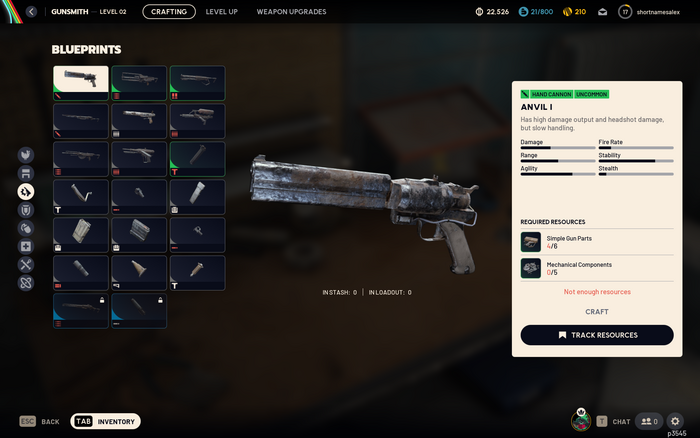This screenshot has height=438, width=700.
Task: Select the Anvil I blueprint tile
Action: [81, 83]
